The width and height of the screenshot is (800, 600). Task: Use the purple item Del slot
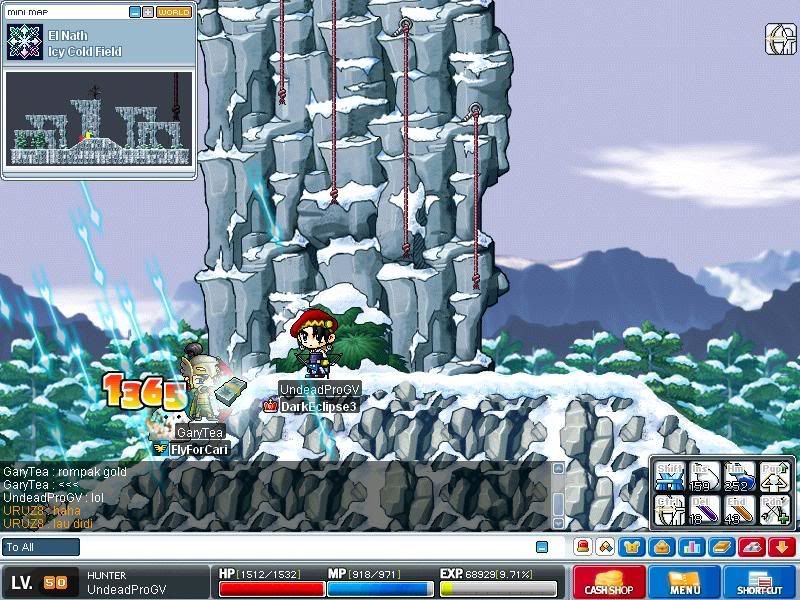coord(704,510)
